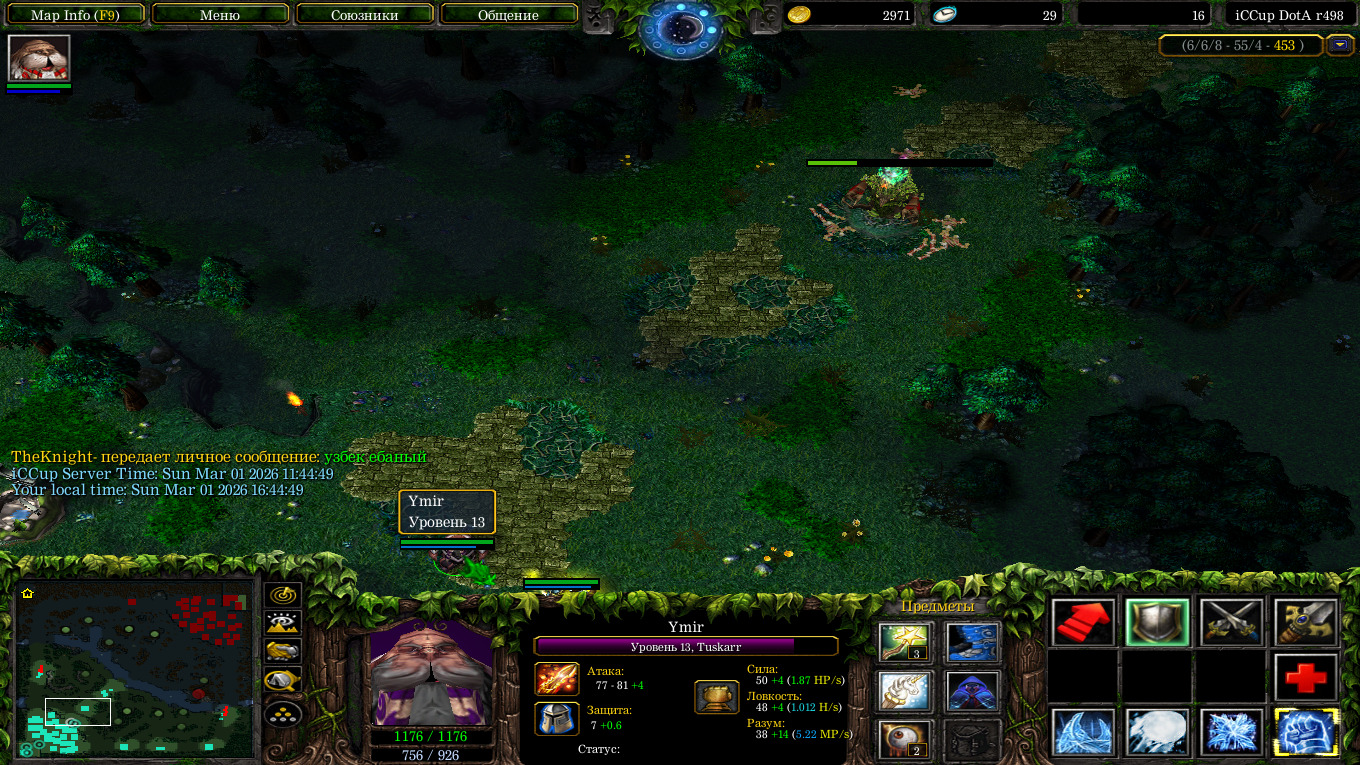1360x765 pixels.
Task: Use the unicorn staff item
Action: (905, 690)
